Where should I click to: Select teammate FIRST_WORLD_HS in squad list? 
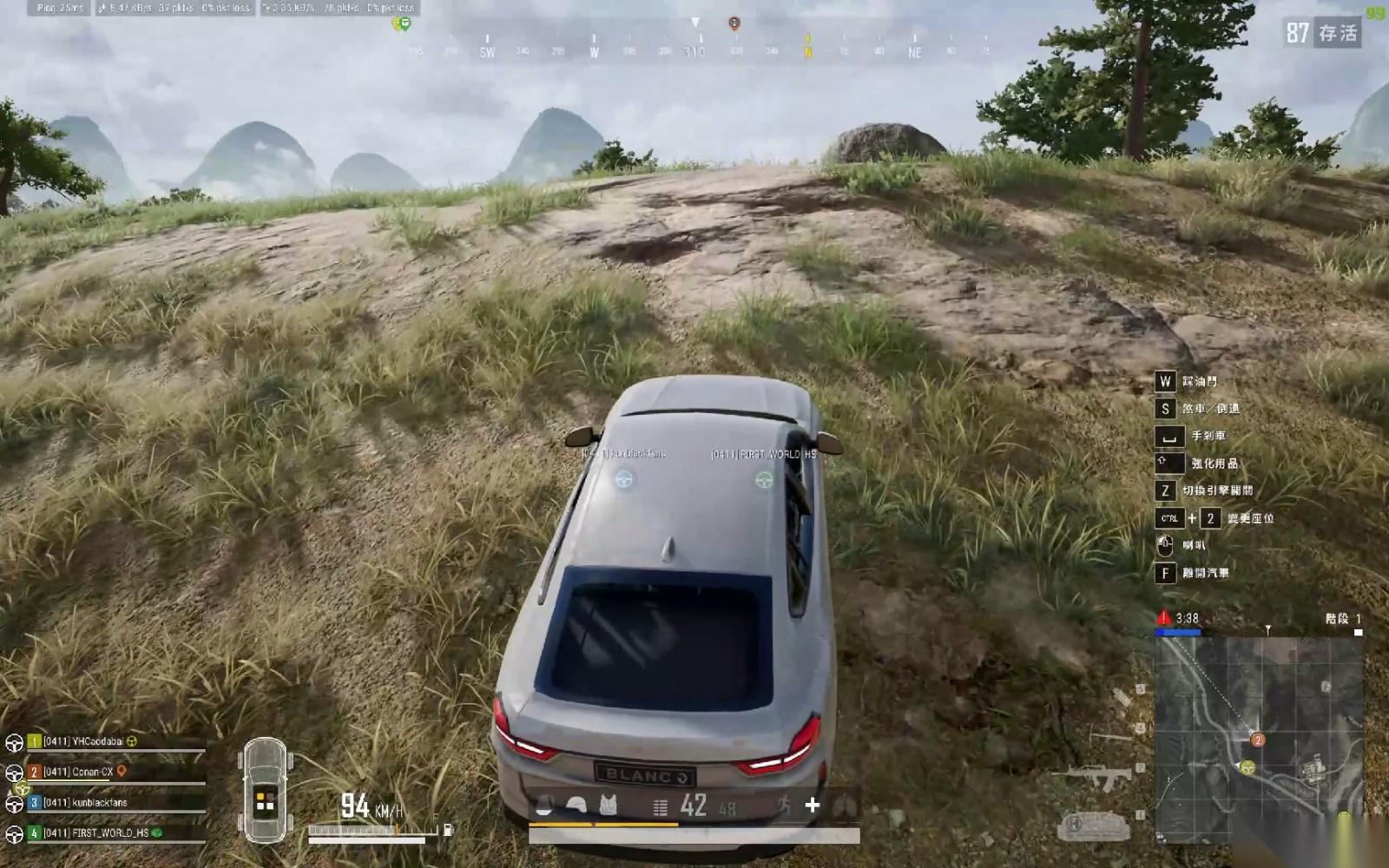(x=95, y=832)
